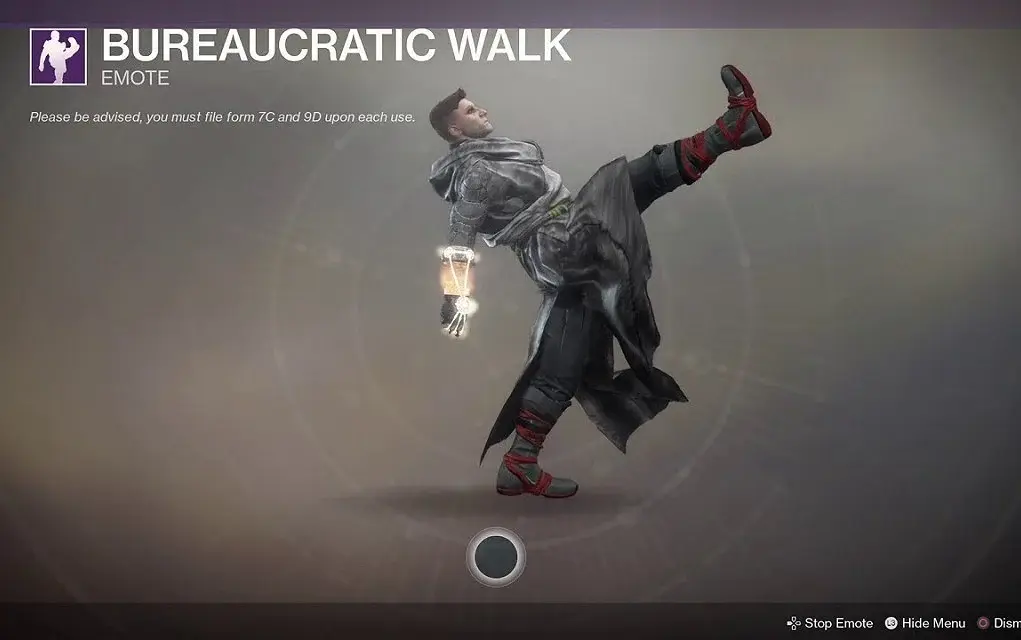Click the Bureaucratic Walk emote icon

[x=59, y=57]
